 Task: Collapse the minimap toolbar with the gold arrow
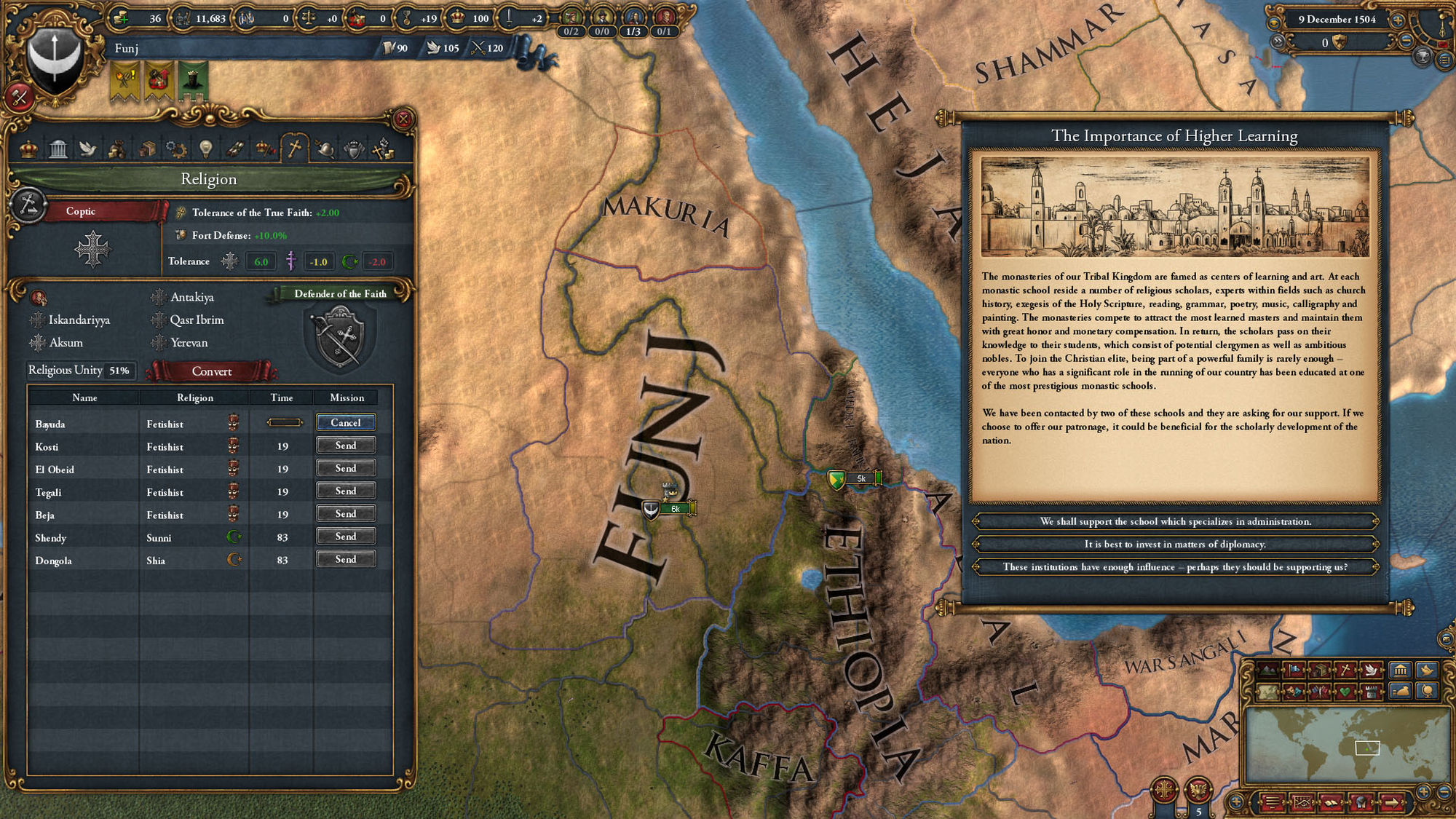click(1391, 803)
